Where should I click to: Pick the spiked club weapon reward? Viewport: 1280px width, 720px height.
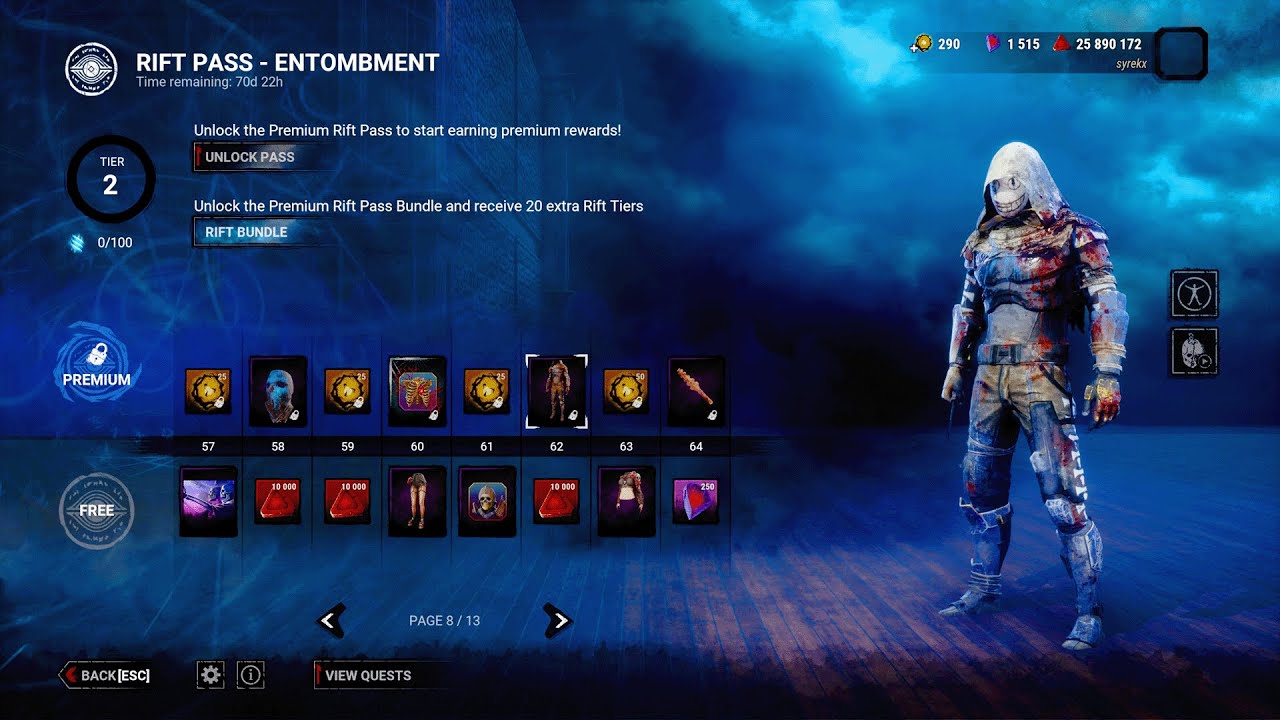pos(695,391)
